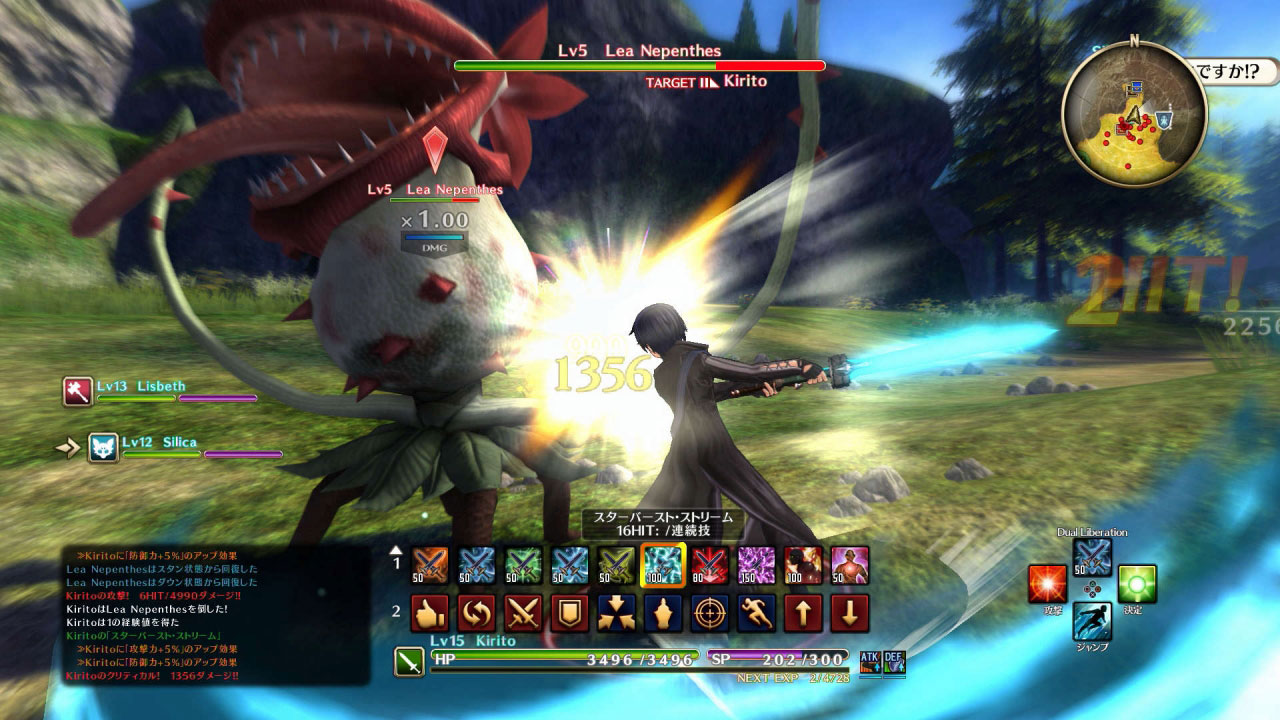Choose the crossed swords command icon
This screenshot has width=1280, height=720.
523,613
